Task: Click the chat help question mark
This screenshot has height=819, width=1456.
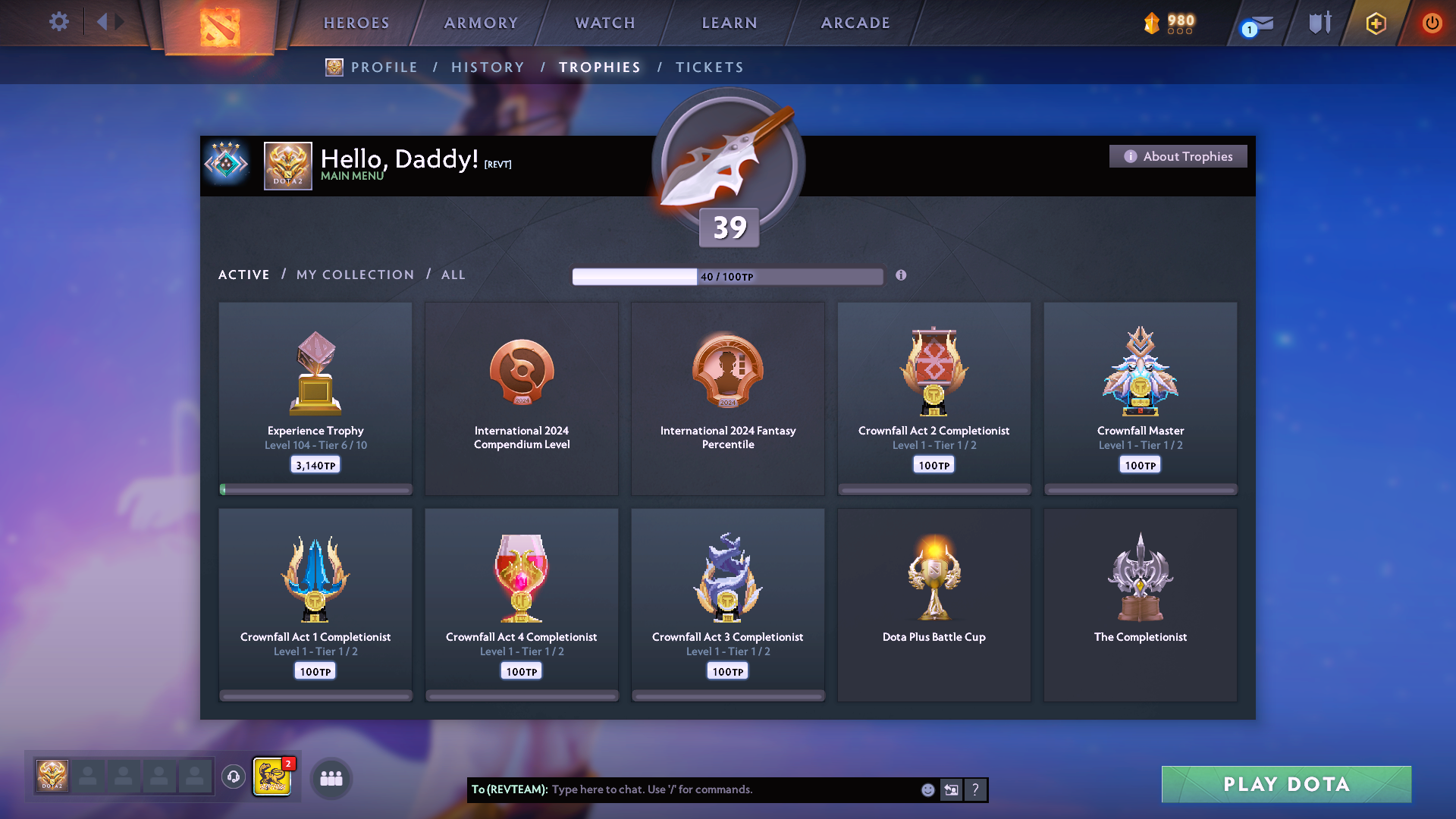Action: 976,789
